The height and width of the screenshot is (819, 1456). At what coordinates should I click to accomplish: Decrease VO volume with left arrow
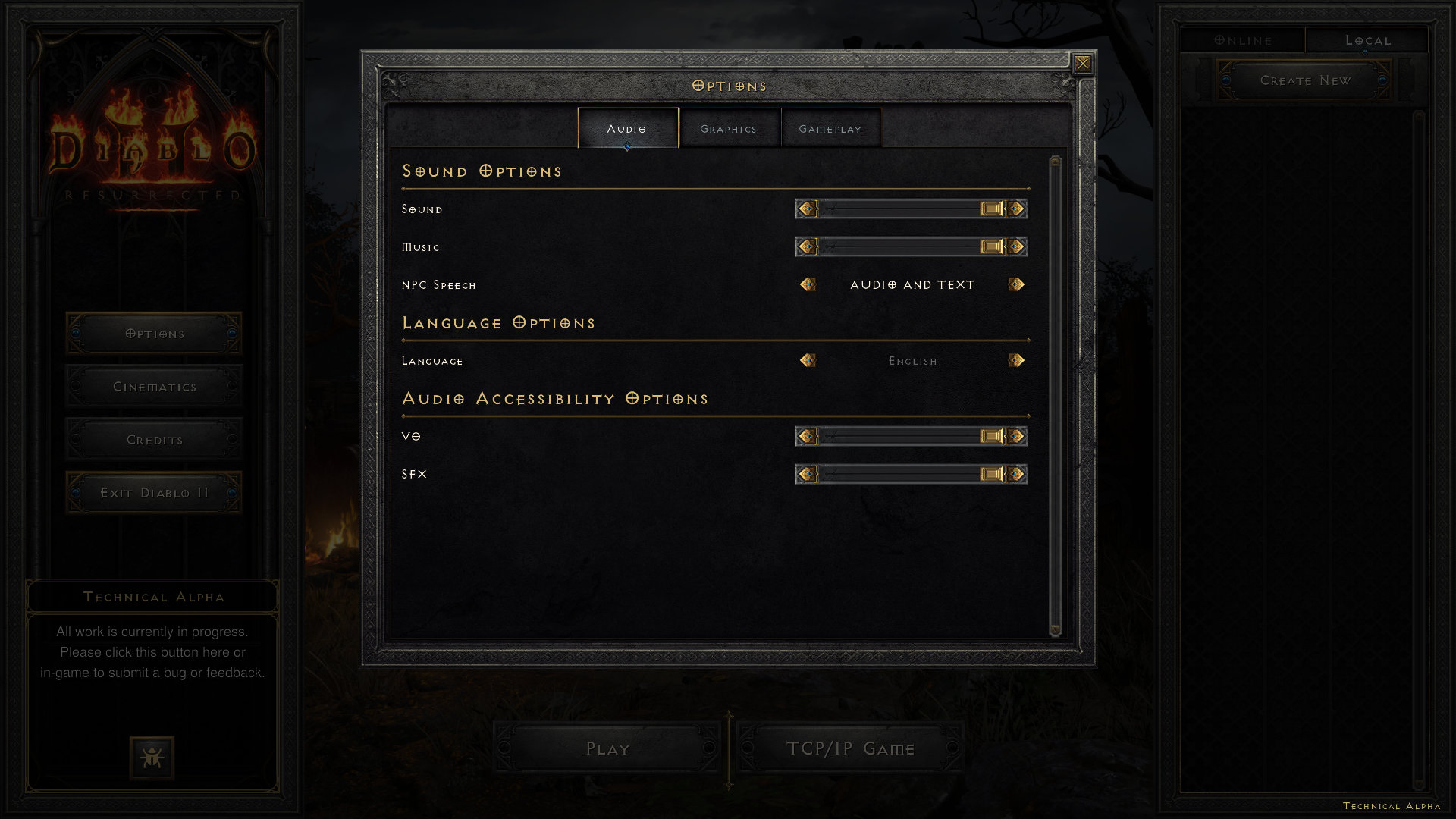click(807, 436)
